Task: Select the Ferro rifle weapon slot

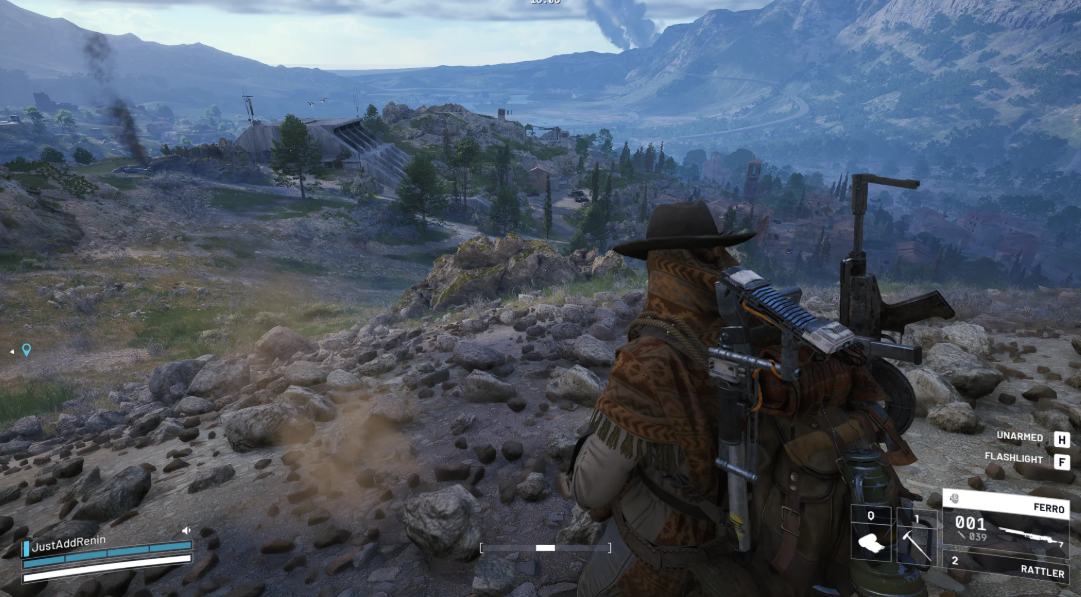Action: (1005, 525)
